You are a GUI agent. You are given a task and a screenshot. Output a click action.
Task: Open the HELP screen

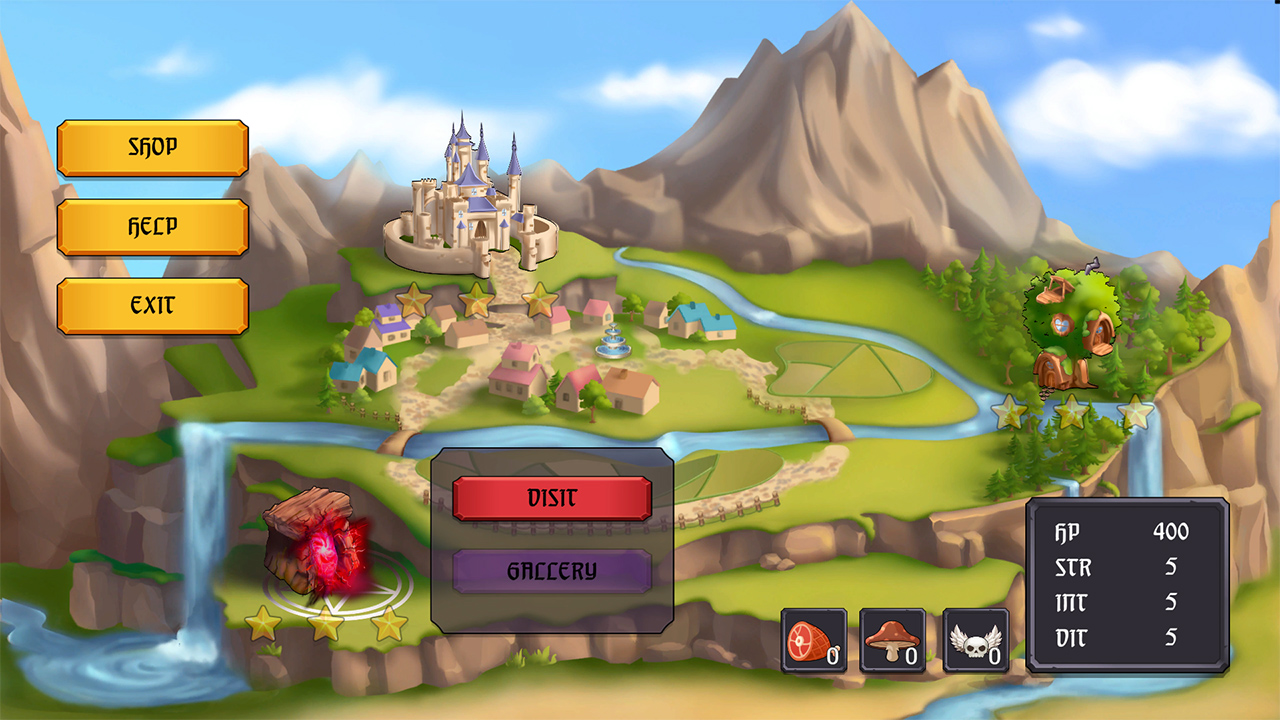[x=151, y=227]
